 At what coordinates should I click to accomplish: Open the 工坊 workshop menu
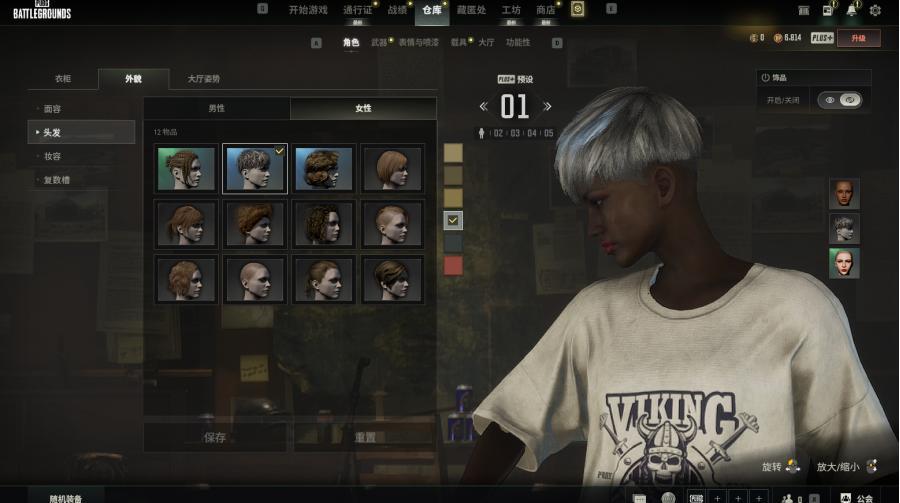tap(510, 10)
